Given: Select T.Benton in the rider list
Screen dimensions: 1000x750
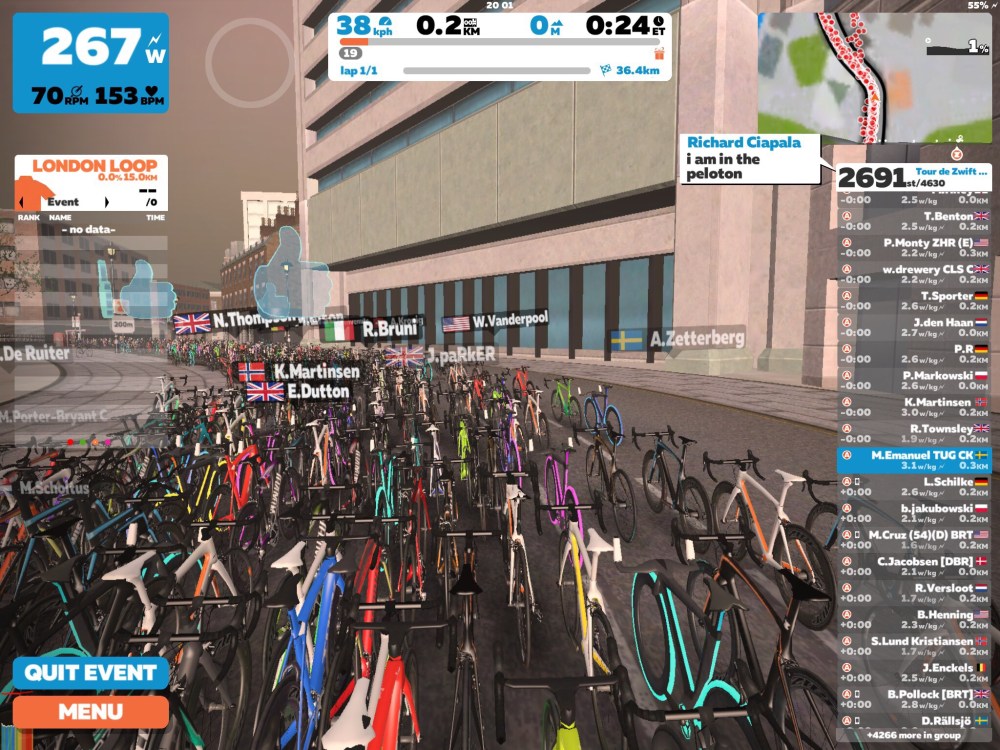Looking at the screenshot, I should (913, 221).
